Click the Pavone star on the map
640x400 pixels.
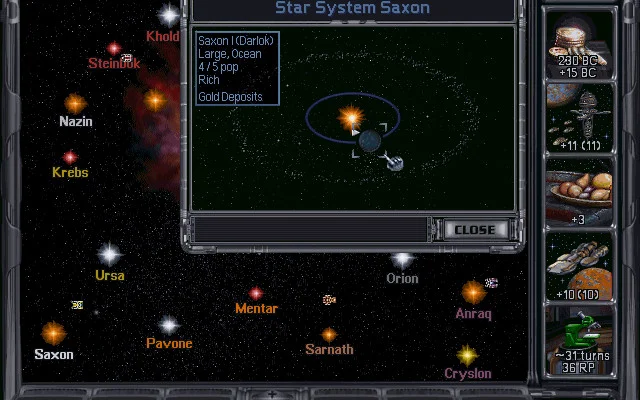(169, 326)
